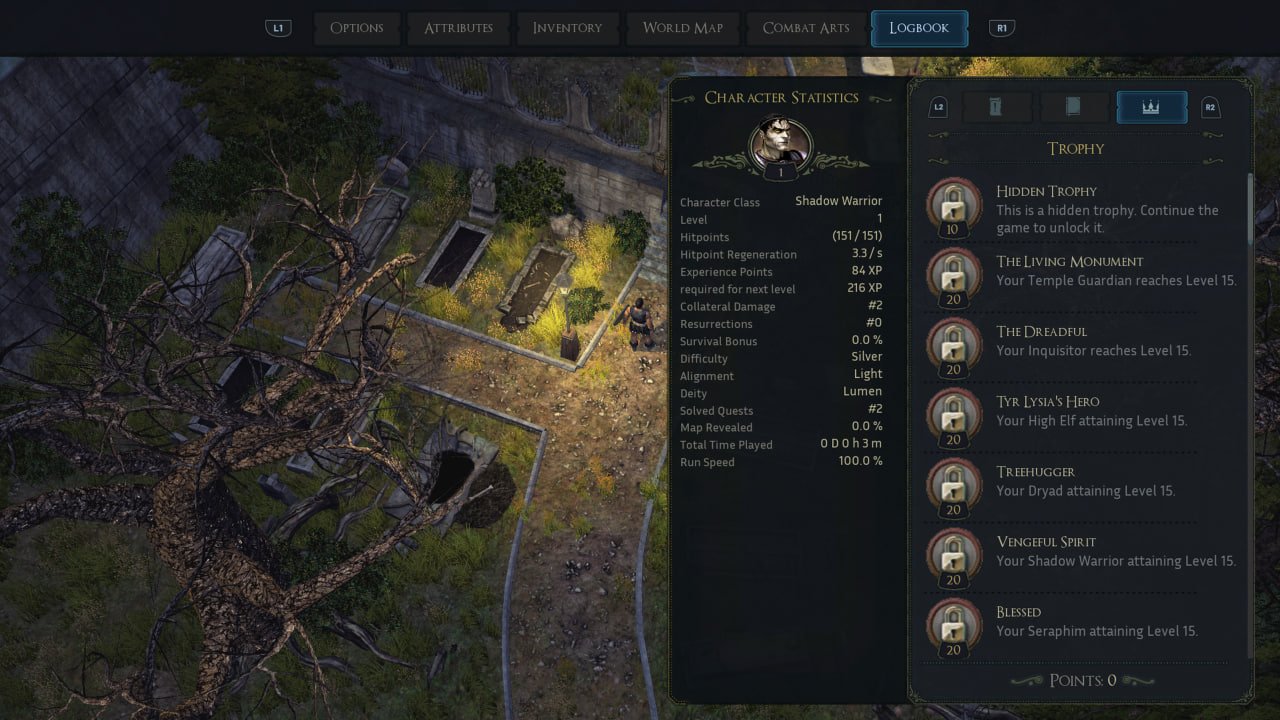Click the trophy list scrollbar

point(1250,210)
